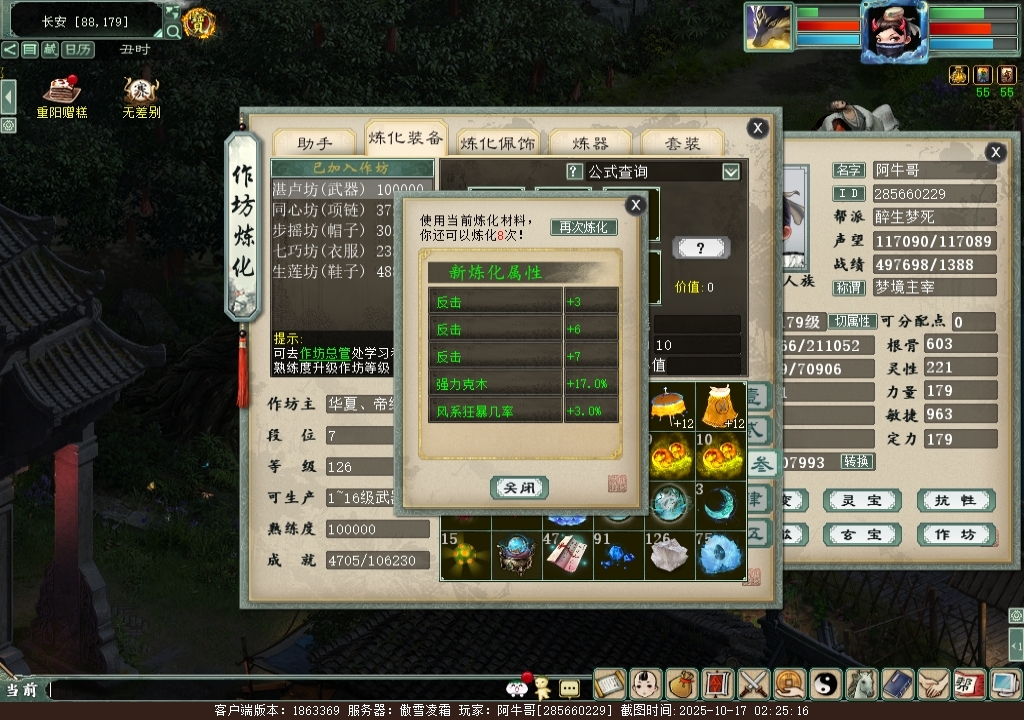Open the 公式查询 dropdown arrow
The width and height of the screenshot is (1024, 720).
[x=731, y=171]
